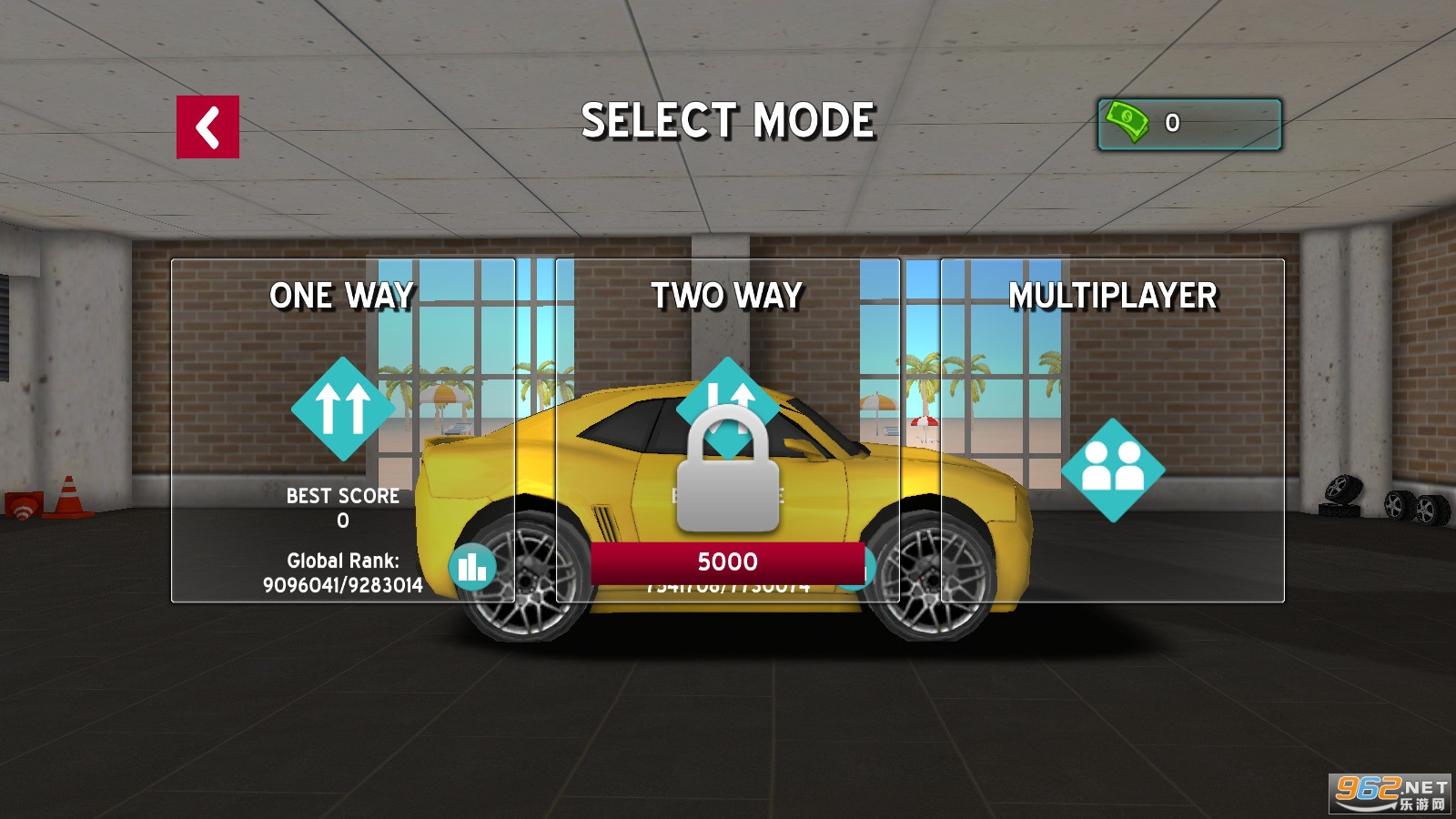Viewport: 1456px width, 819px height.
Task: Open the cash balance counter
Action: (1189, 124)
